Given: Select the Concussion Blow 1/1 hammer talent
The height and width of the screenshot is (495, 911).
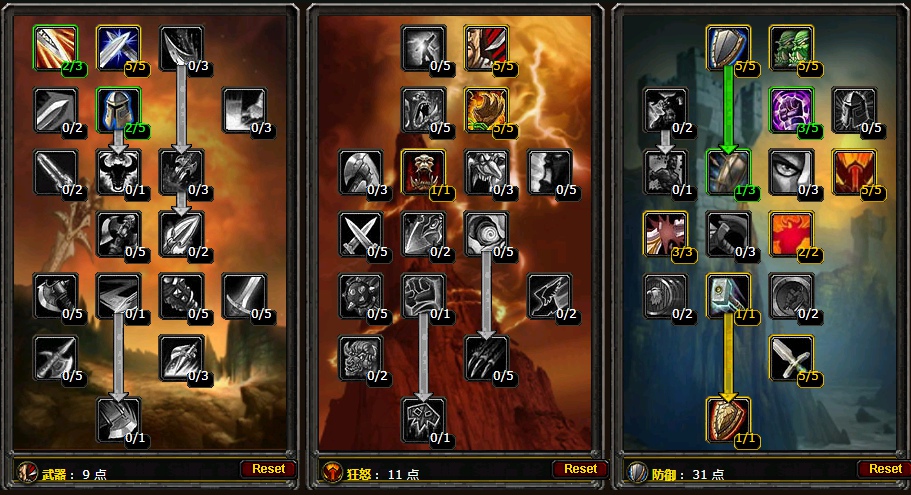Looking at the screenshot, I should tap(728, 295).
